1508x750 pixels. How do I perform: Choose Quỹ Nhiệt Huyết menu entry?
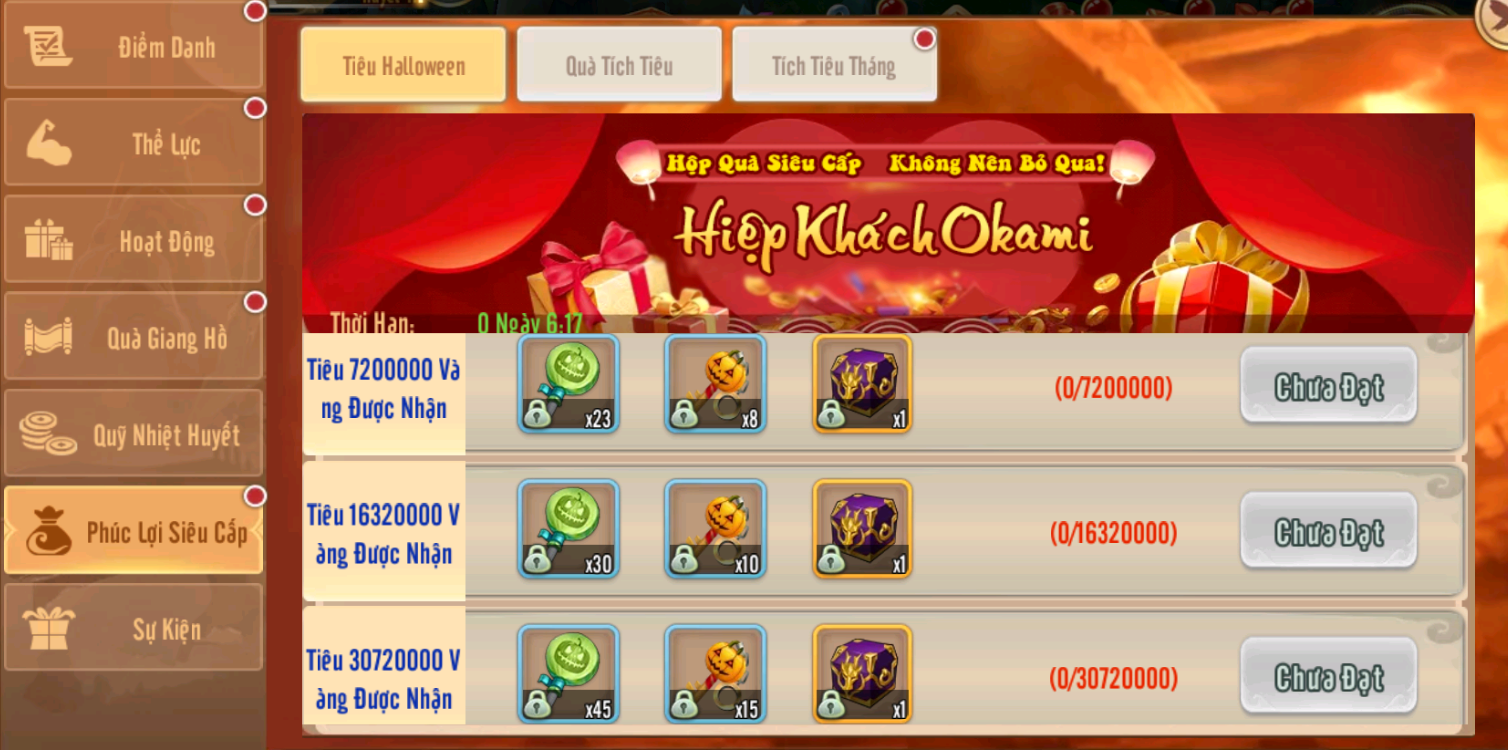[133, 435]
